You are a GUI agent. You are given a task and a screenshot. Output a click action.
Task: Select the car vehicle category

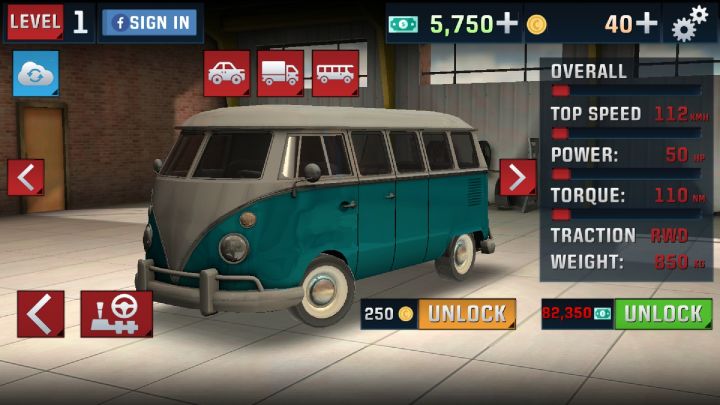point(227,73)
